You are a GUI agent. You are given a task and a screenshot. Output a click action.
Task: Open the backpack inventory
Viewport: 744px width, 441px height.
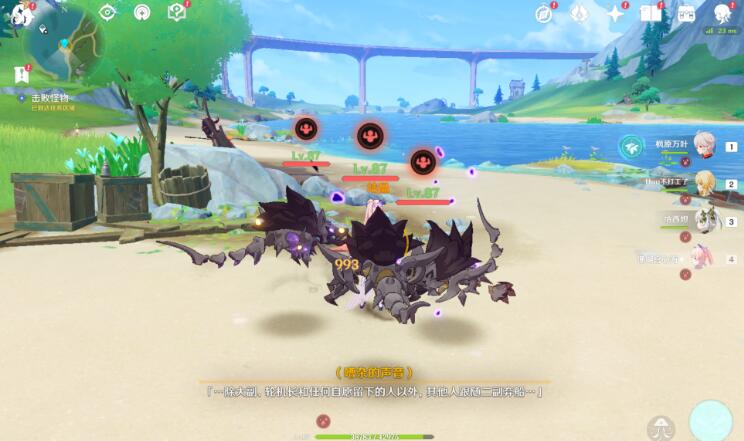tap(686, 13)
